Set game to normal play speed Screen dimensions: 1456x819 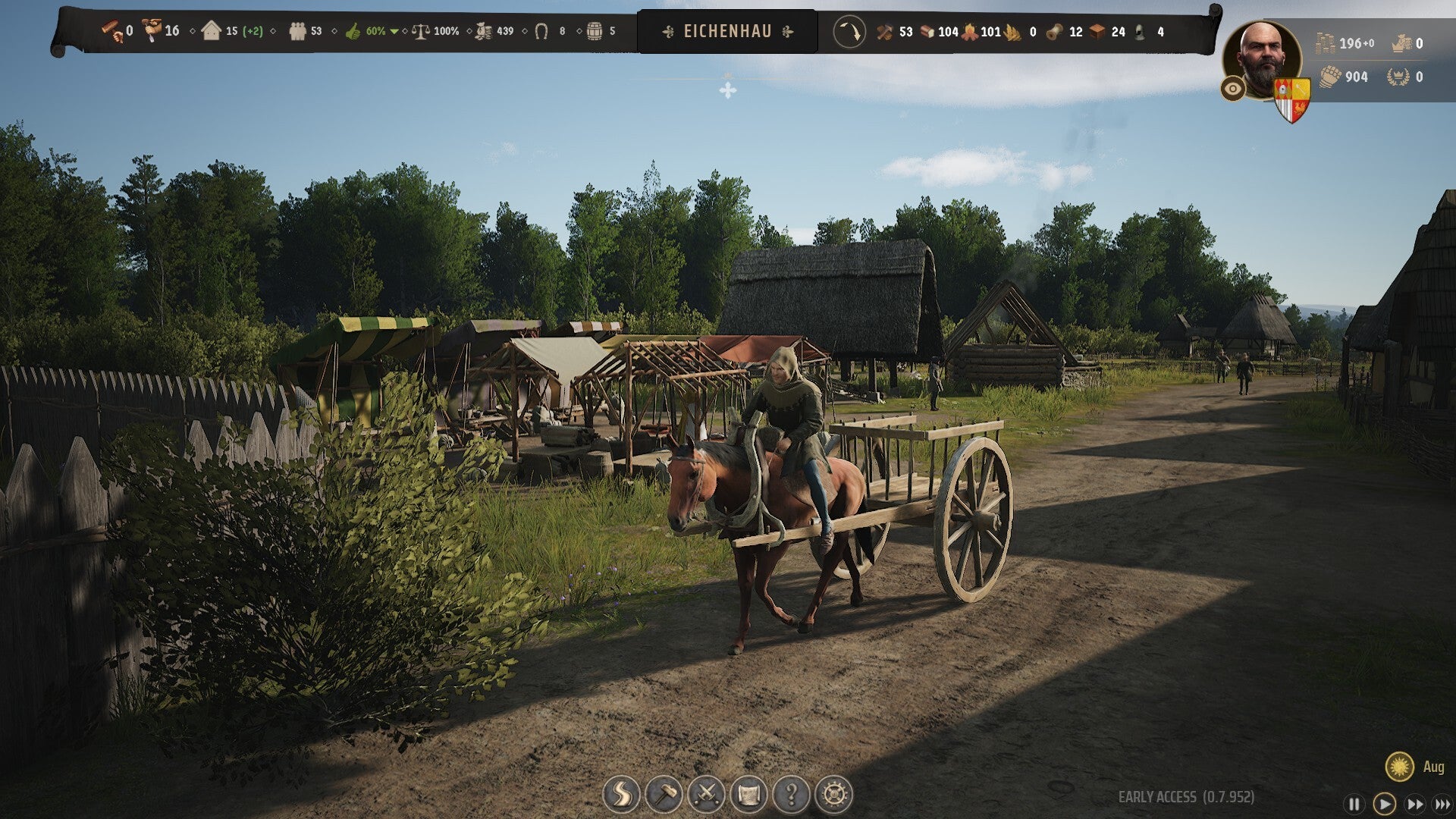(1384, 804)
